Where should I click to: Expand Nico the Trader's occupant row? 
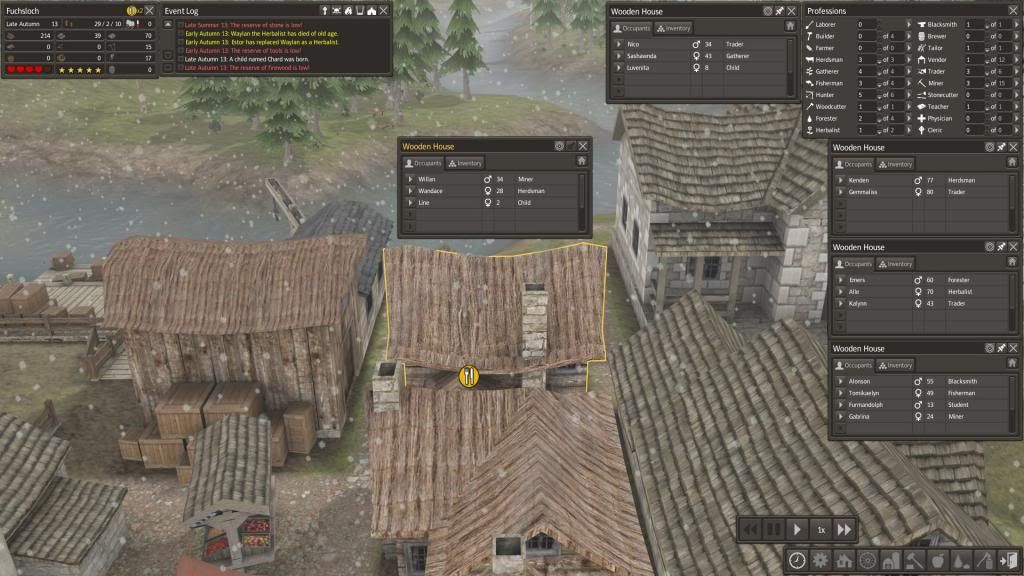pos(619,45)
